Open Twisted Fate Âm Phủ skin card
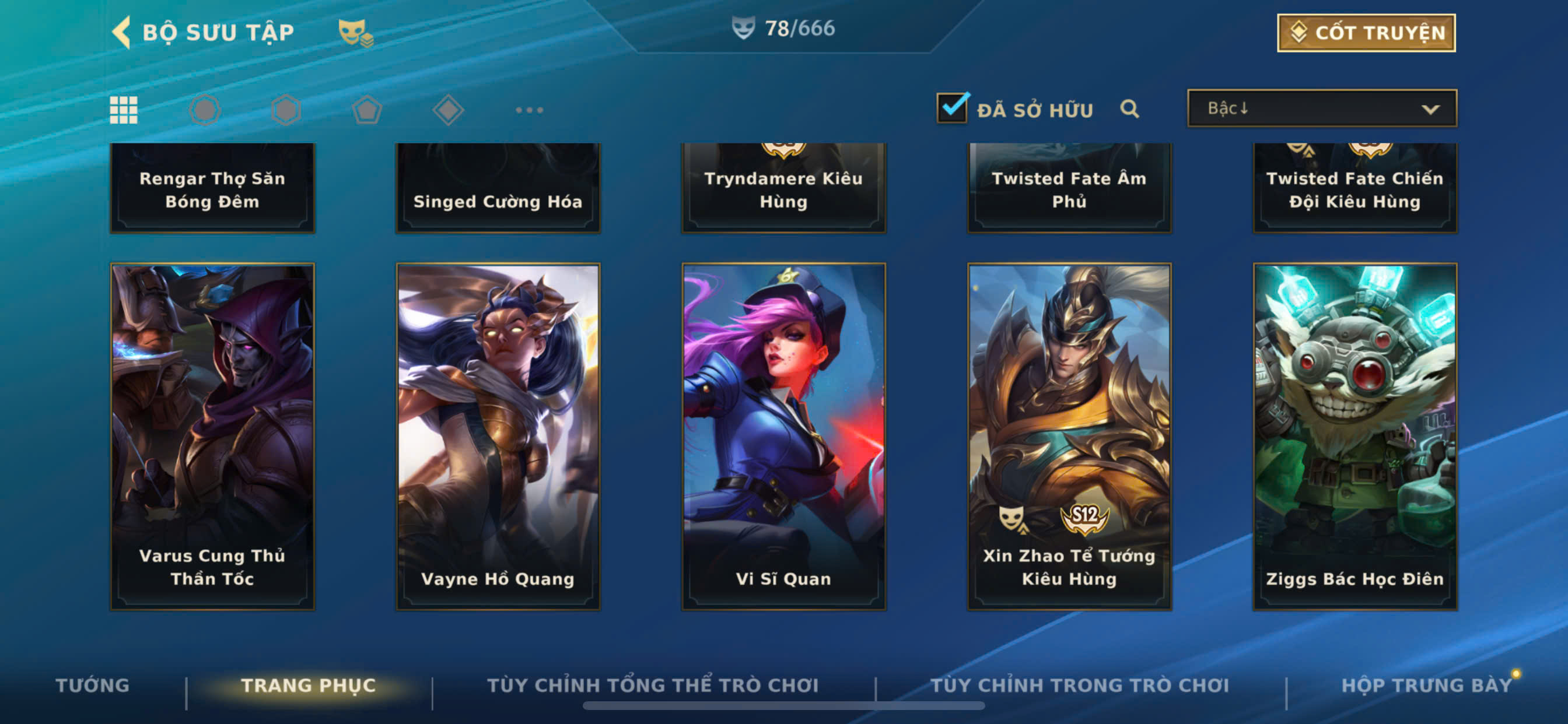 [1069, 188]
